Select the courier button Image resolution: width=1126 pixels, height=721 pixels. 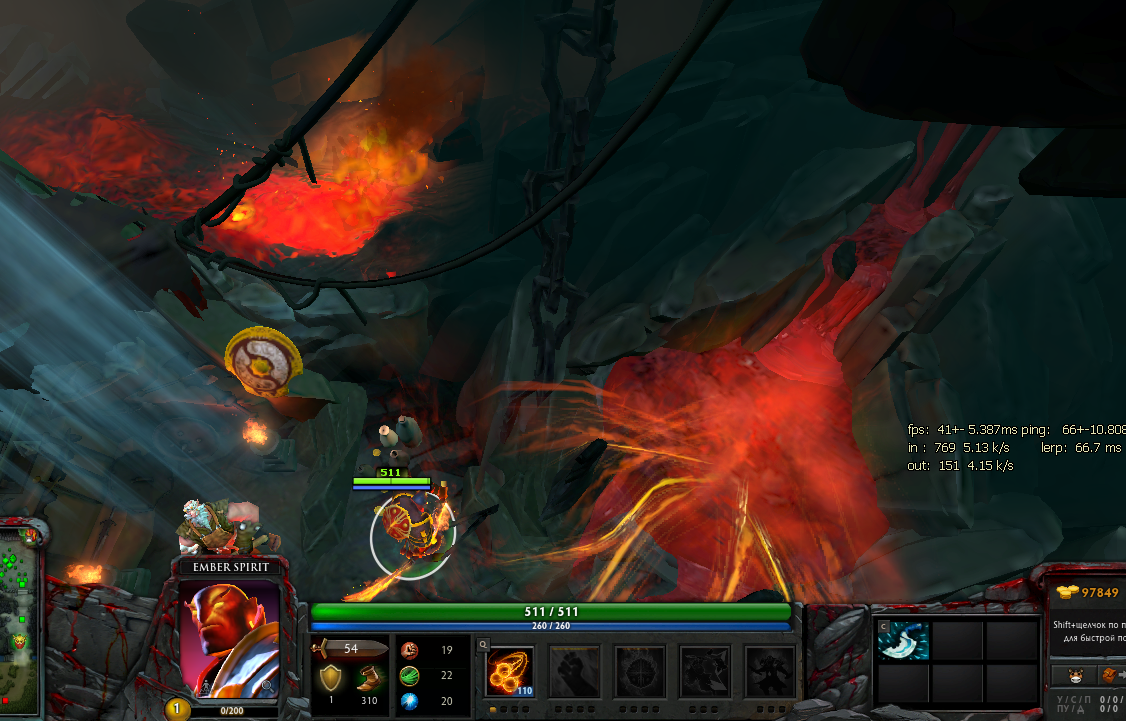[1076, 675]
